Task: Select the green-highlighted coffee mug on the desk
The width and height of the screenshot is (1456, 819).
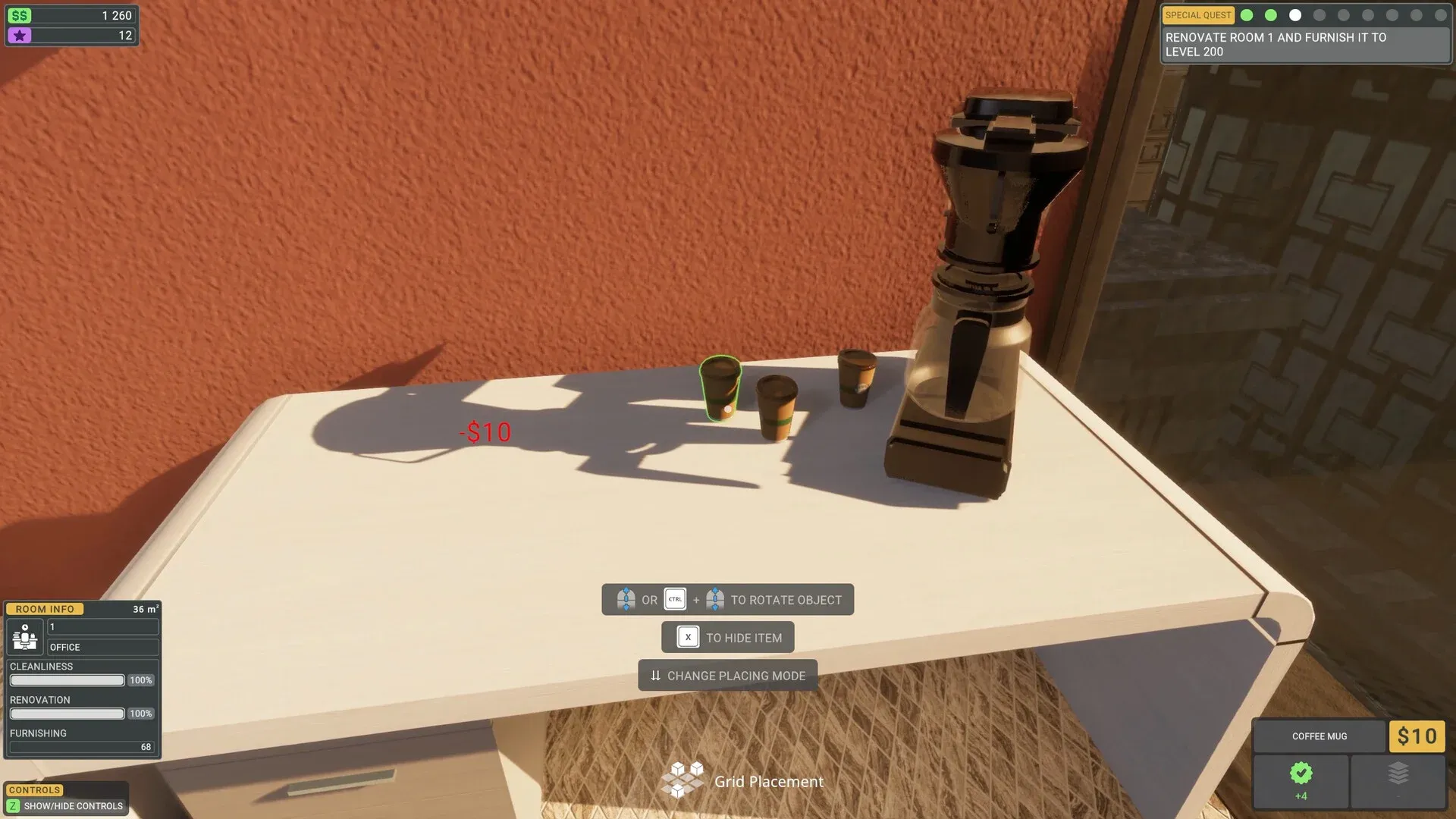Action: pyautogui.click(x=719, y=387)
